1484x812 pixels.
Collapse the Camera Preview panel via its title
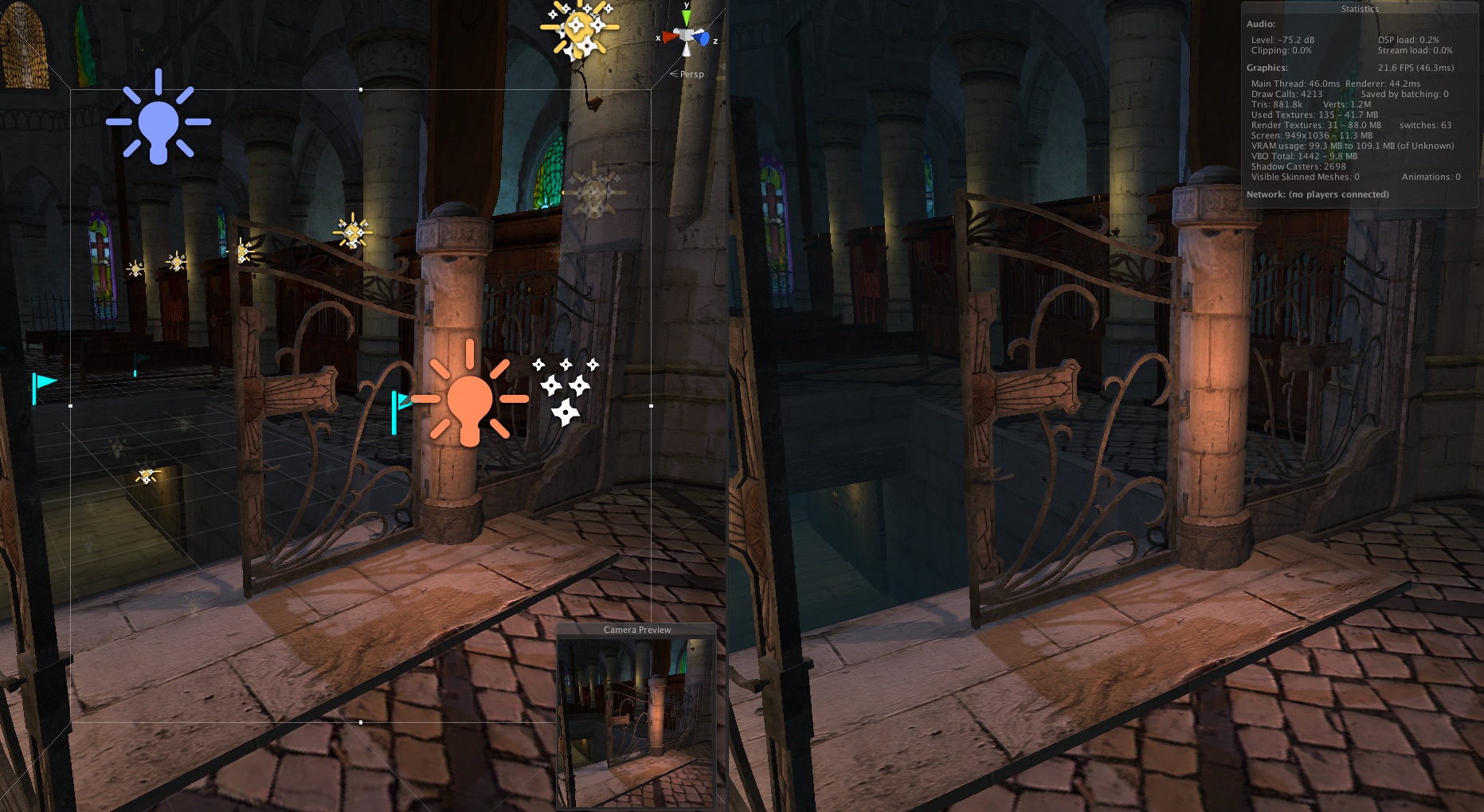tap(636, 630)
